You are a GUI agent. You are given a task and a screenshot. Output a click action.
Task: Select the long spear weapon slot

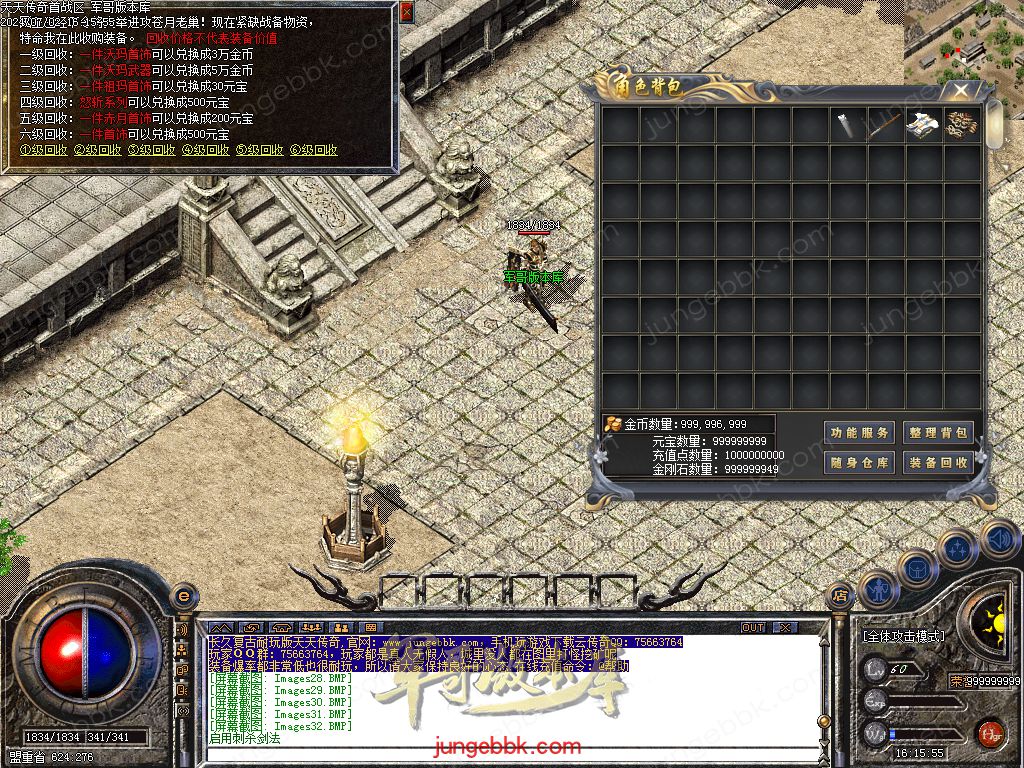point(885,126)
